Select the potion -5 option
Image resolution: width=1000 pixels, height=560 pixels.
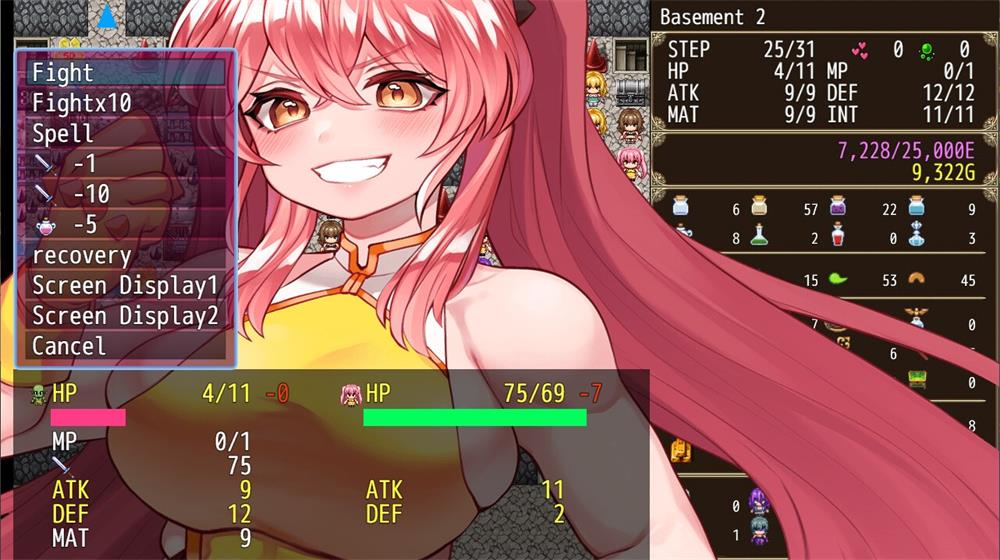point(126,225)
